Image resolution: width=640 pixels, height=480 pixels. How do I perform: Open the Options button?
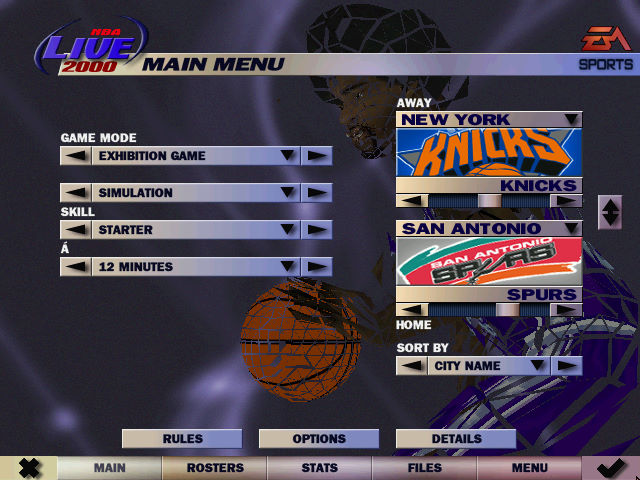(319, 438)
